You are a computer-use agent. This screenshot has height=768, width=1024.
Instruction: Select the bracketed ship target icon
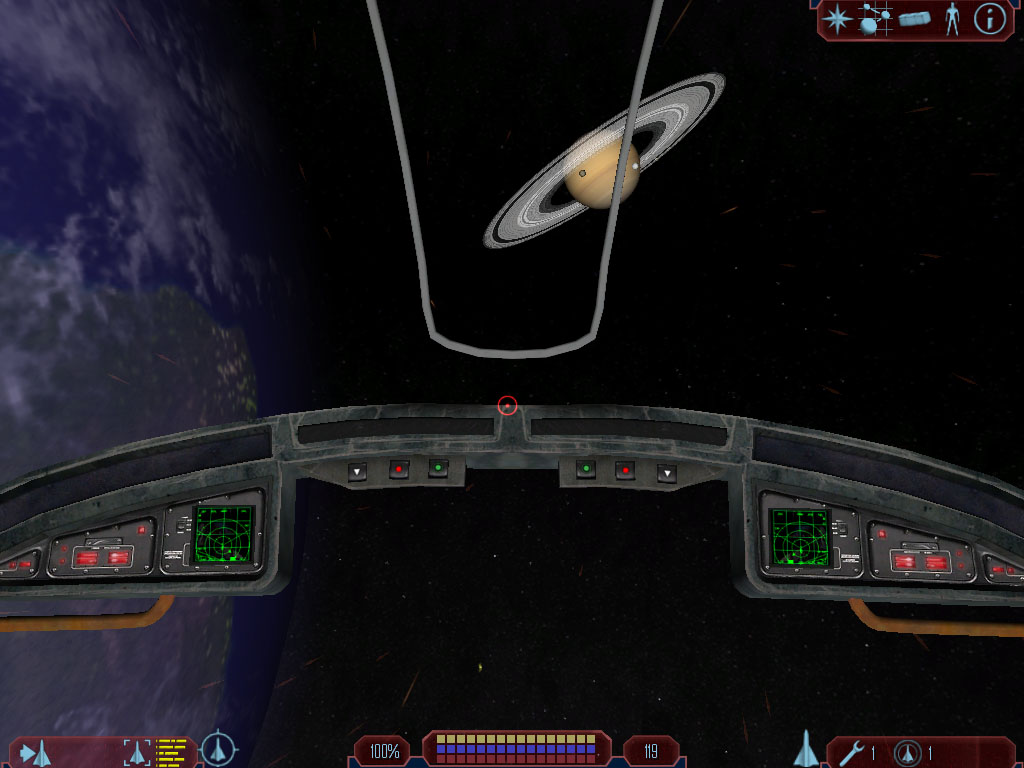point(135,751)
